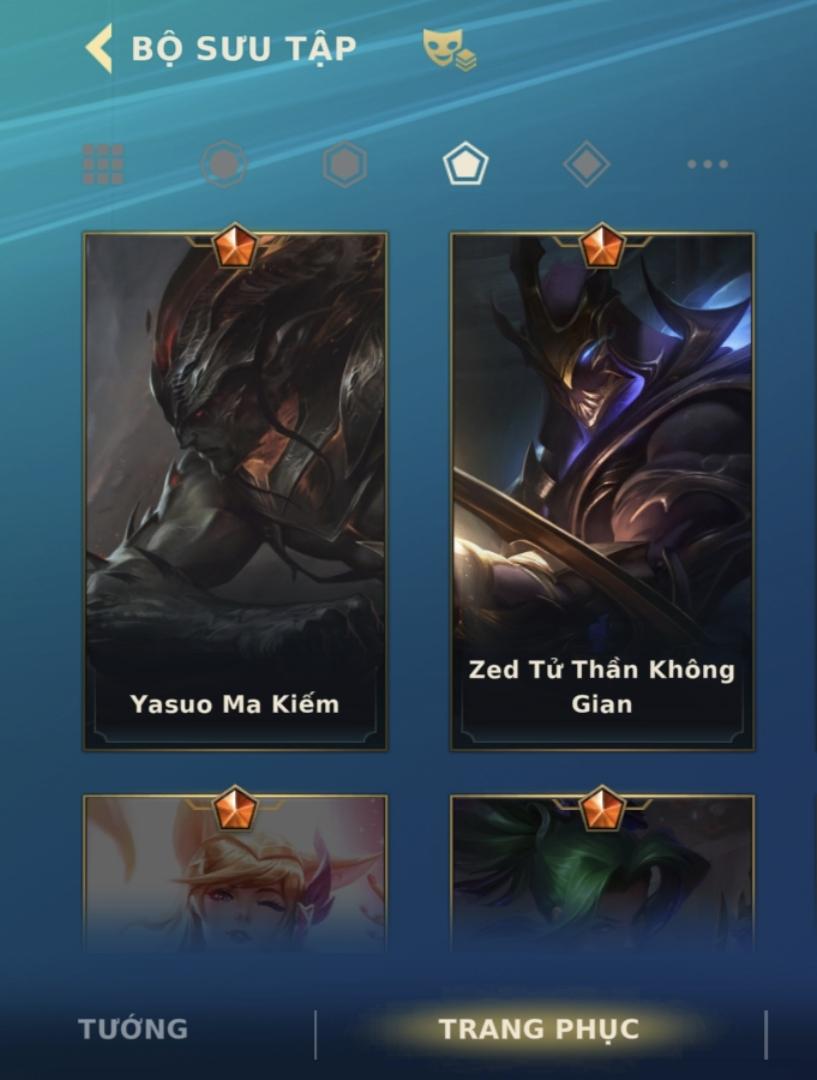Choose the circle-in-hexagon rarity filter
This screenshot has height=1080, width=817.
[223, 164]
